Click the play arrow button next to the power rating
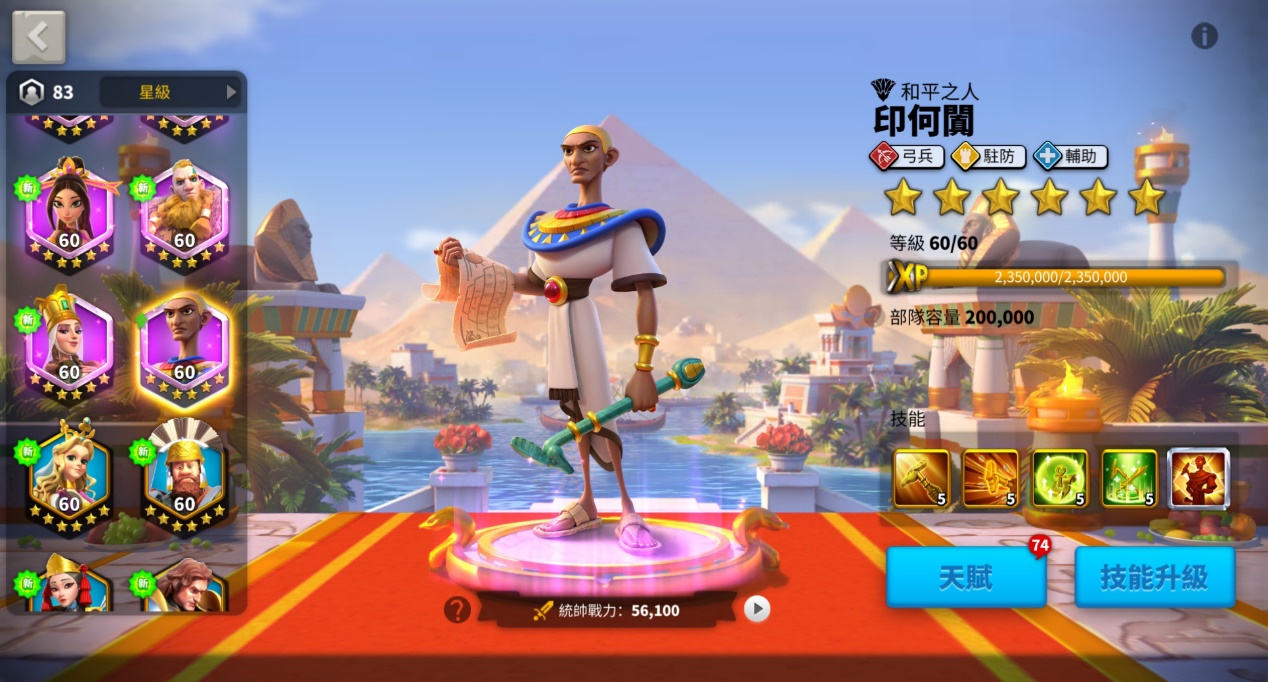The height and width of the screenshot is (682, 1268). point(757,609)
